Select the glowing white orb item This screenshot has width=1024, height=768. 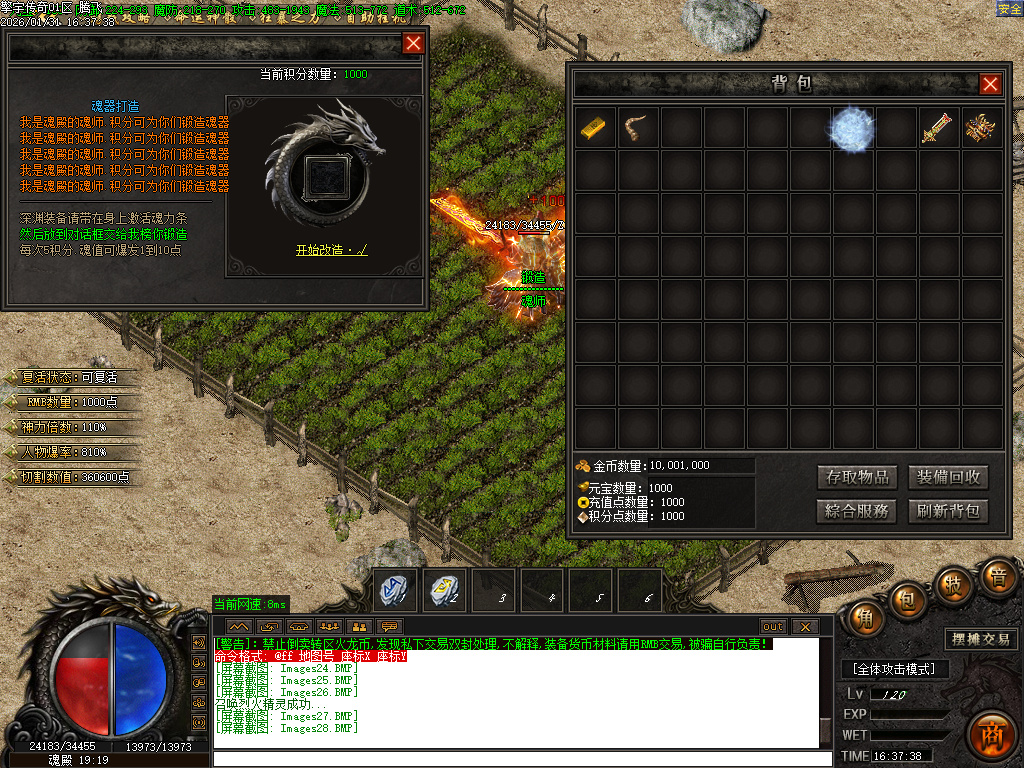coord(853,129)
